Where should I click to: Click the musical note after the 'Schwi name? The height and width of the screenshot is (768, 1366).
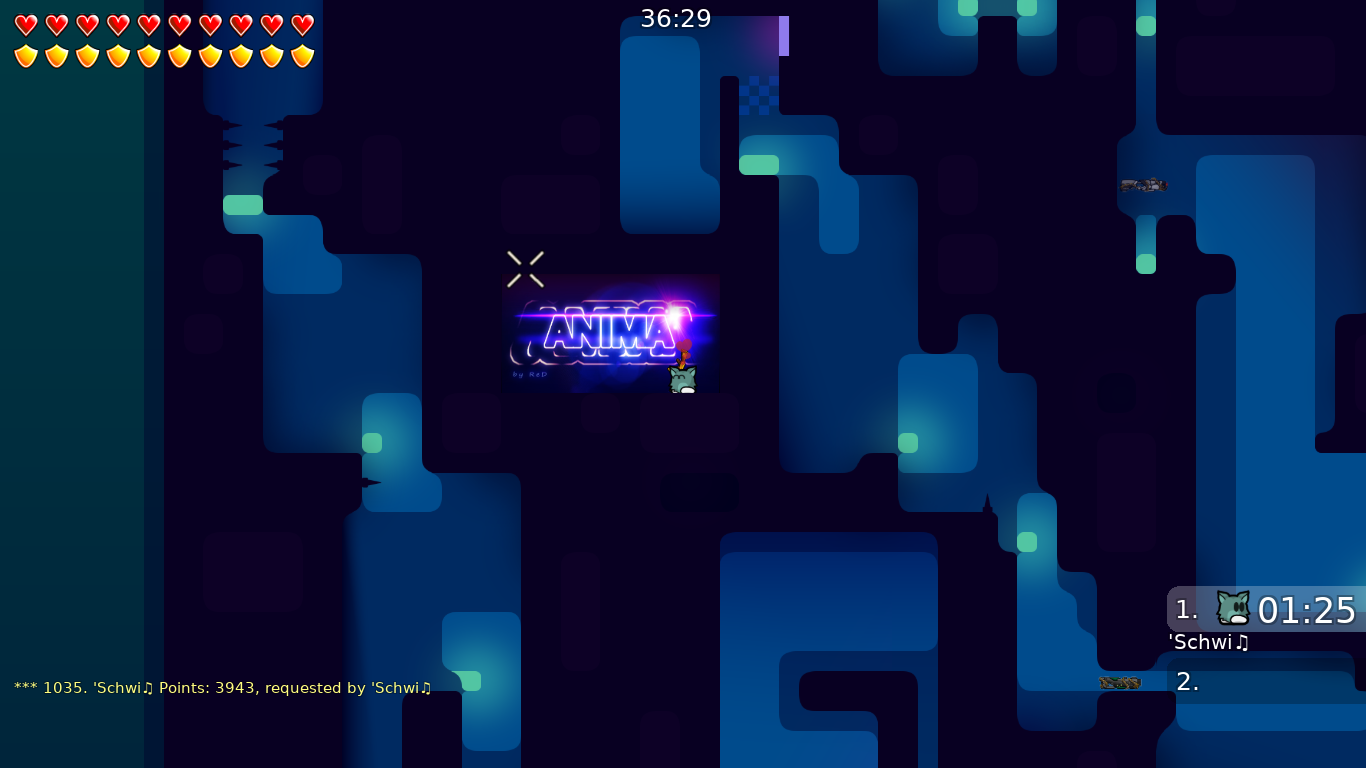coord(1243,643)
